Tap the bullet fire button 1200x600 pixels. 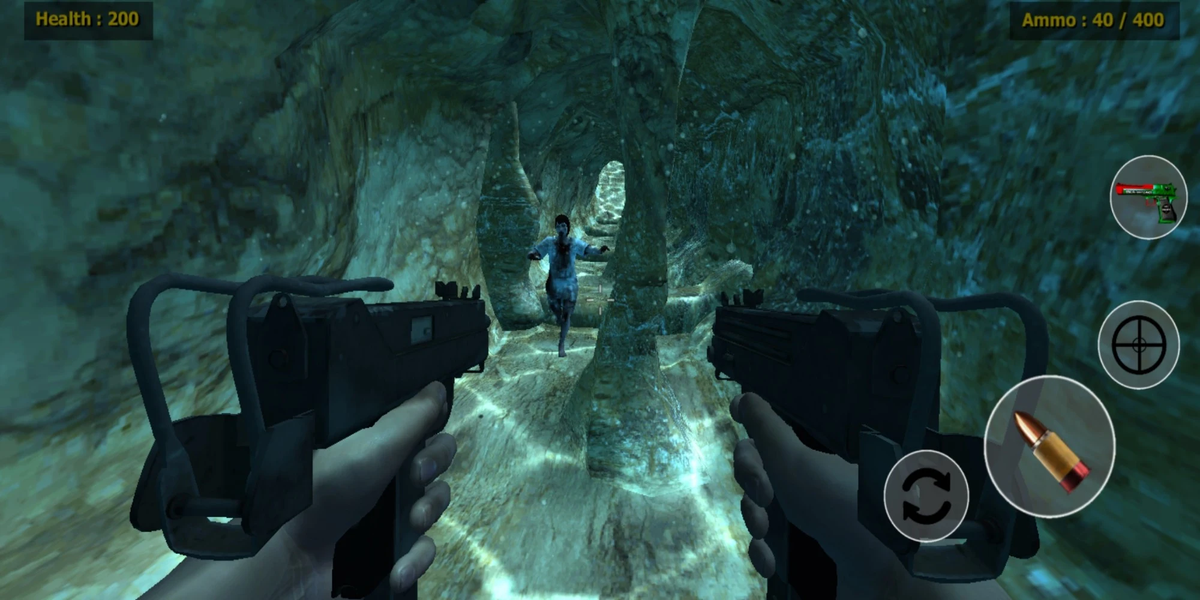[1049, 446]
